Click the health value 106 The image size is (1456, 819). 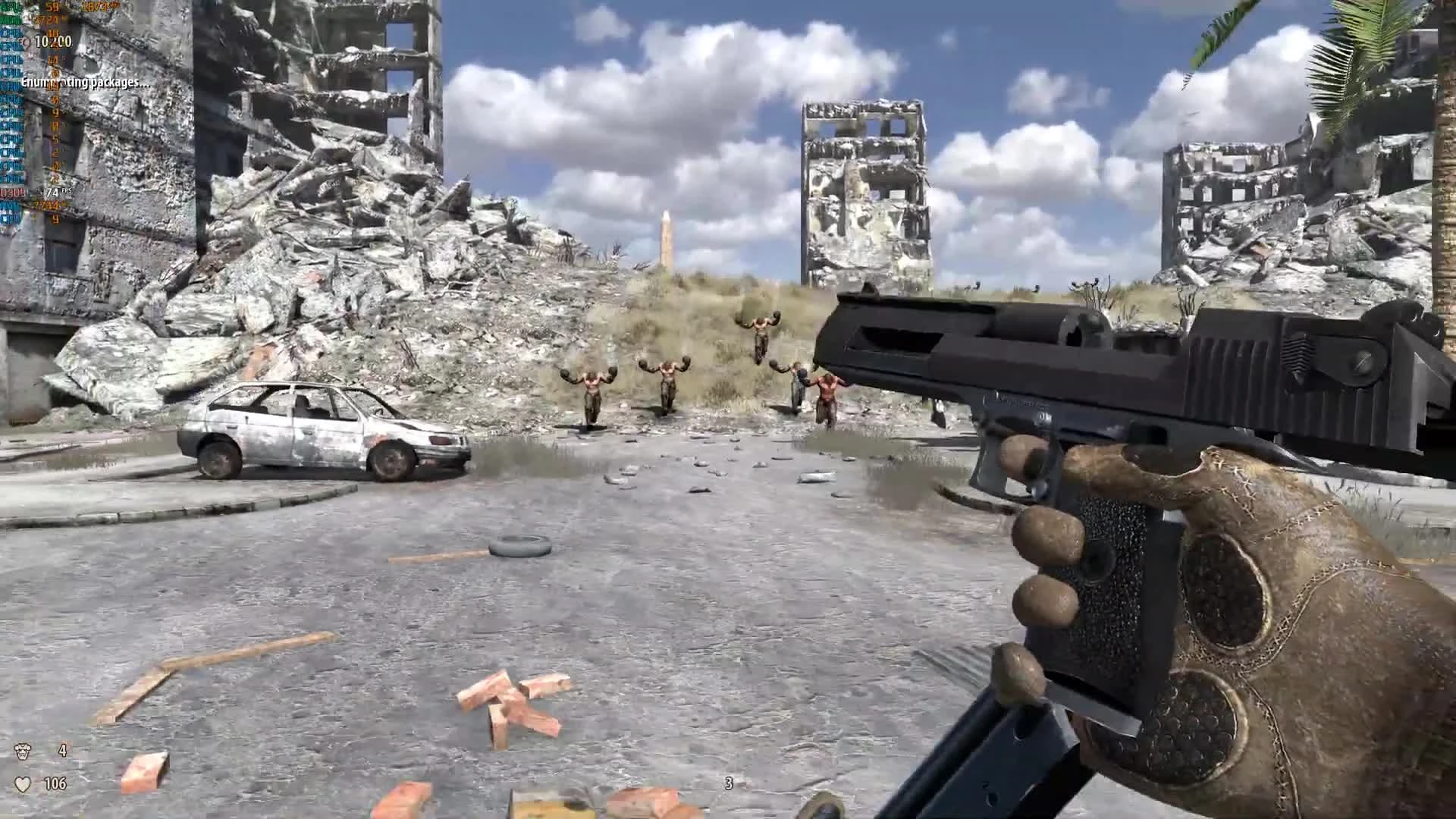pyautogui.click(x=55, y=783)
